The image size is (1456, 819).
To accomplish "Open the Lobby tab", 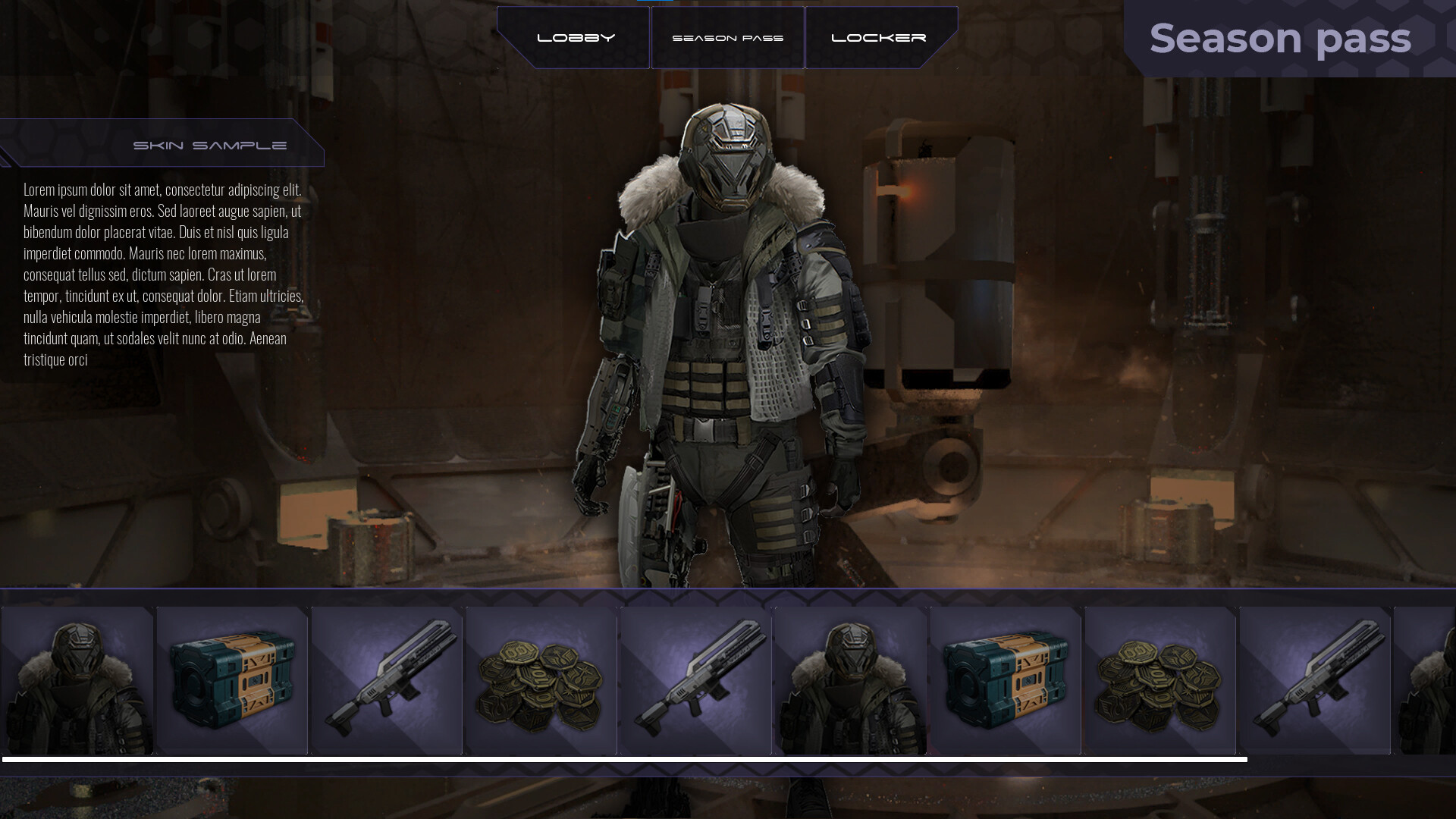I will (x=575, y=38).
